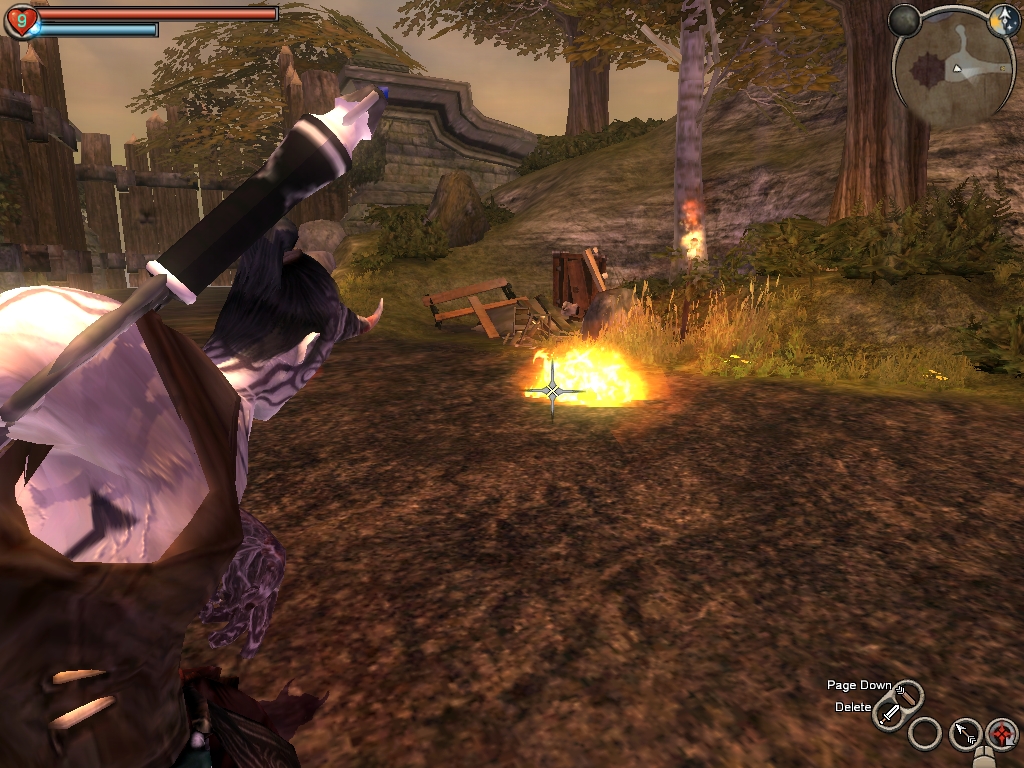This screenshot has height=768, width=1024.
Task: Toggle the red target lock icon
Action: tap(1001, 734)
